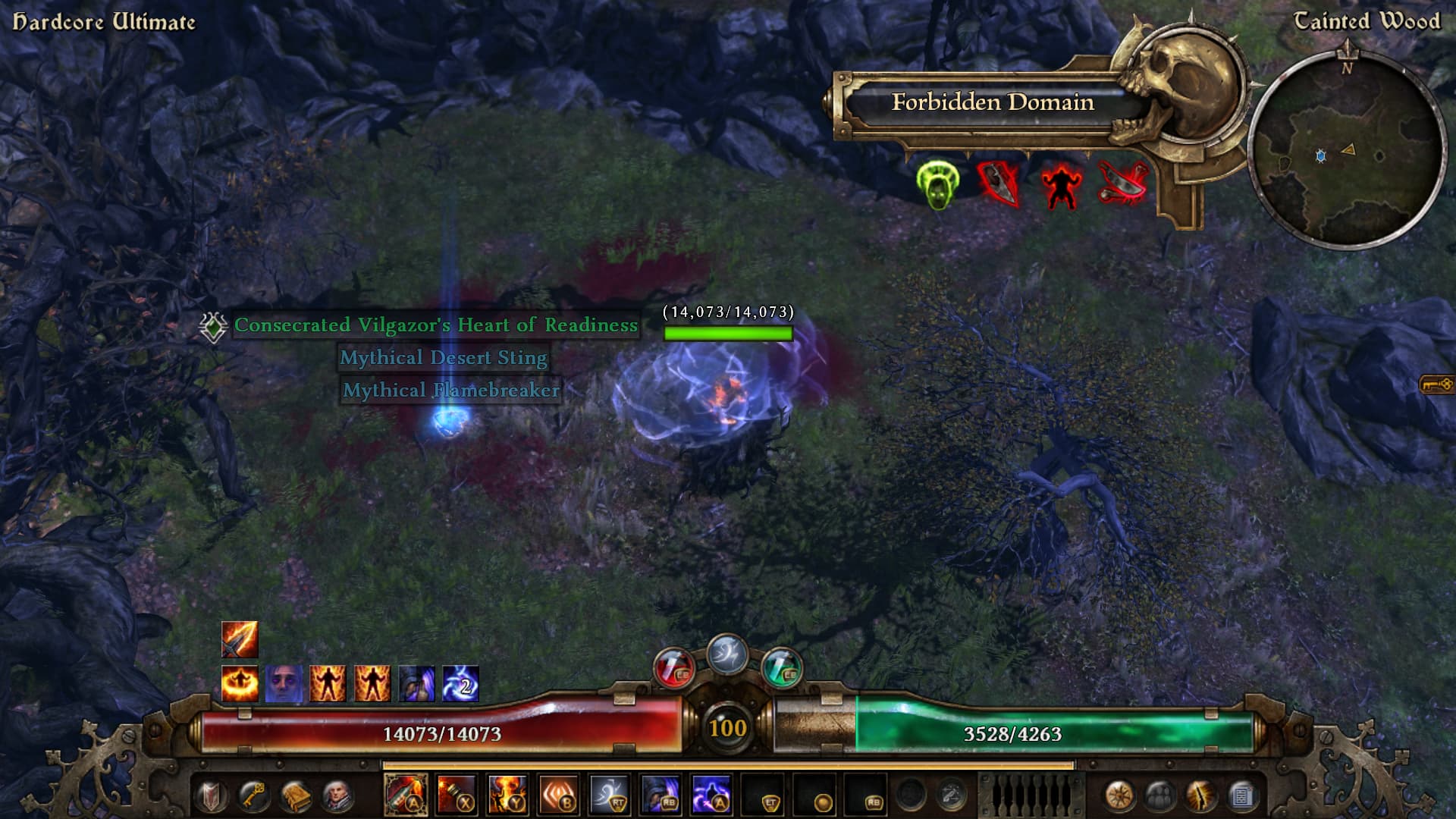Activate the fiery canister grenade skill
Screen dimensions: 1456x819
457,795
